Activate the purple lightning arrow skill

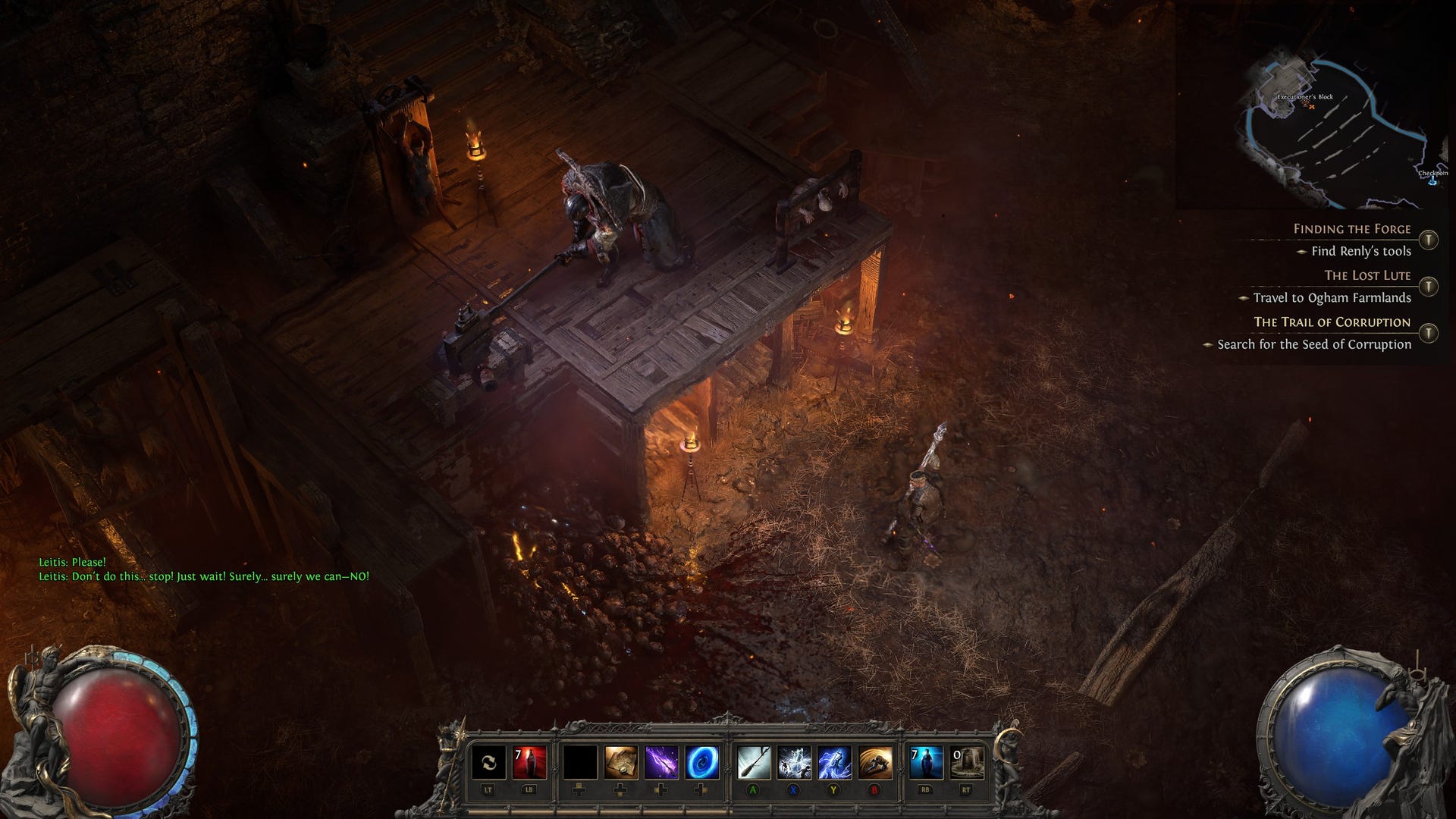pos(661,763)
